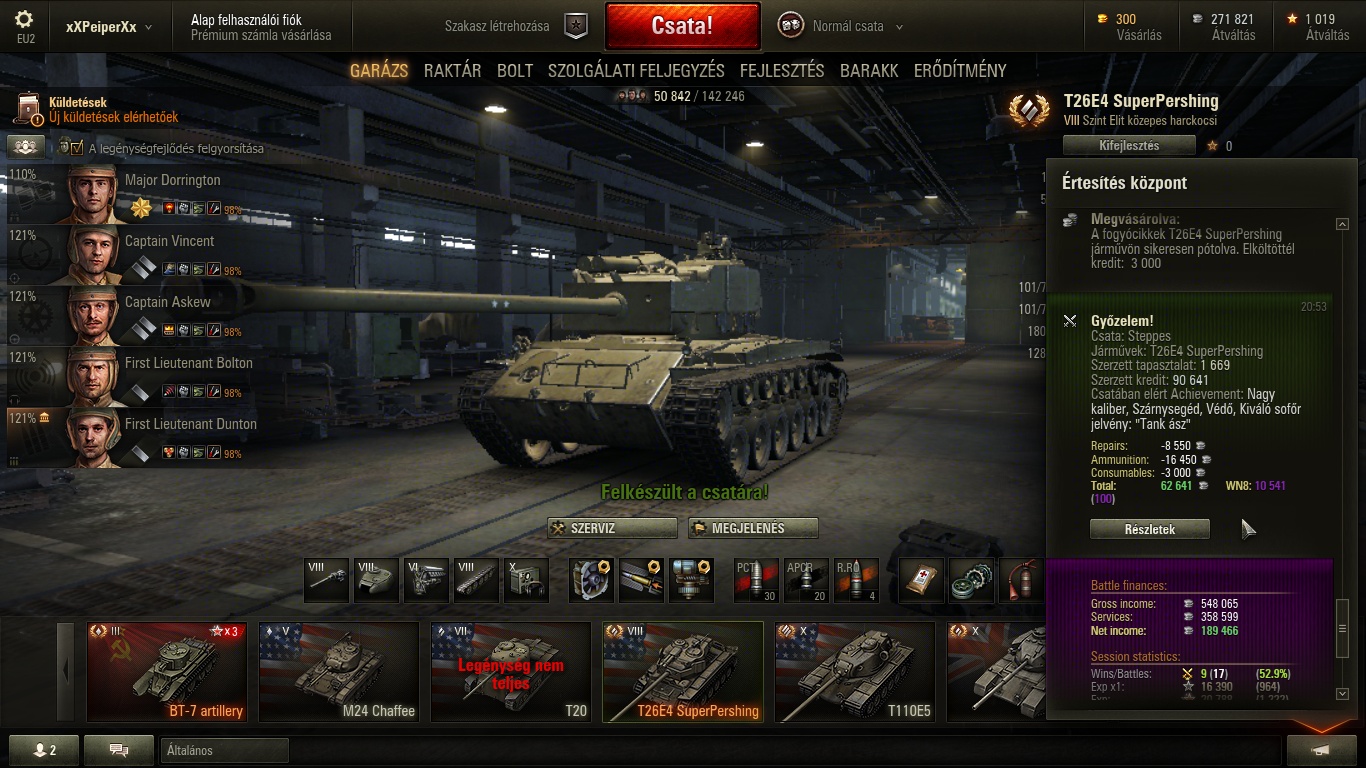Click the SZERVIZ service button

[x=612, y=528]
